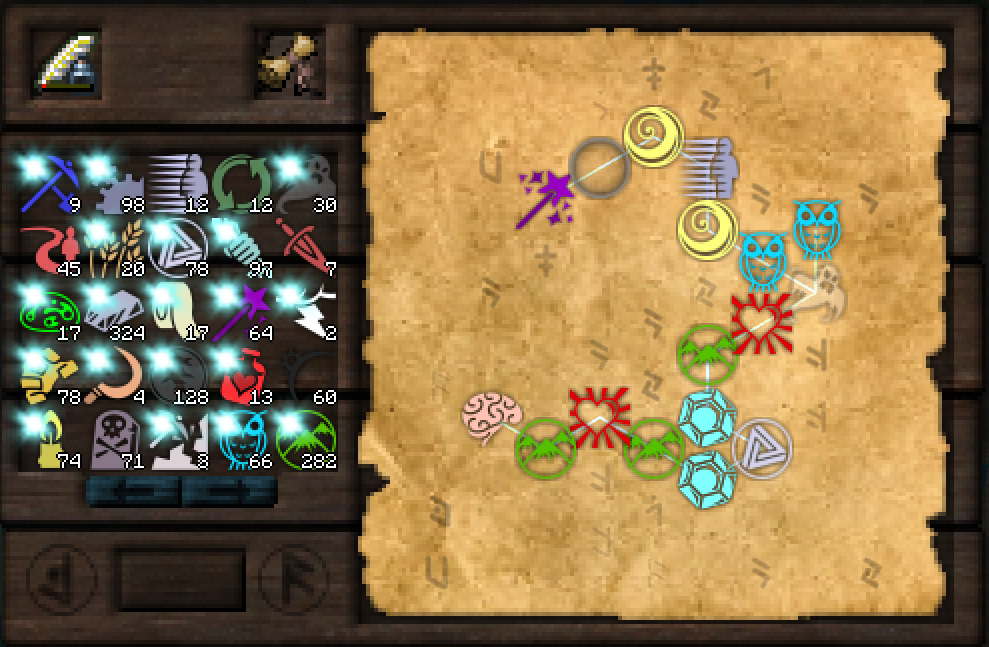The width and height of the screenshot is (989, 647).
Task: Select the grey triangle node on the parchment
Action: 761,447
